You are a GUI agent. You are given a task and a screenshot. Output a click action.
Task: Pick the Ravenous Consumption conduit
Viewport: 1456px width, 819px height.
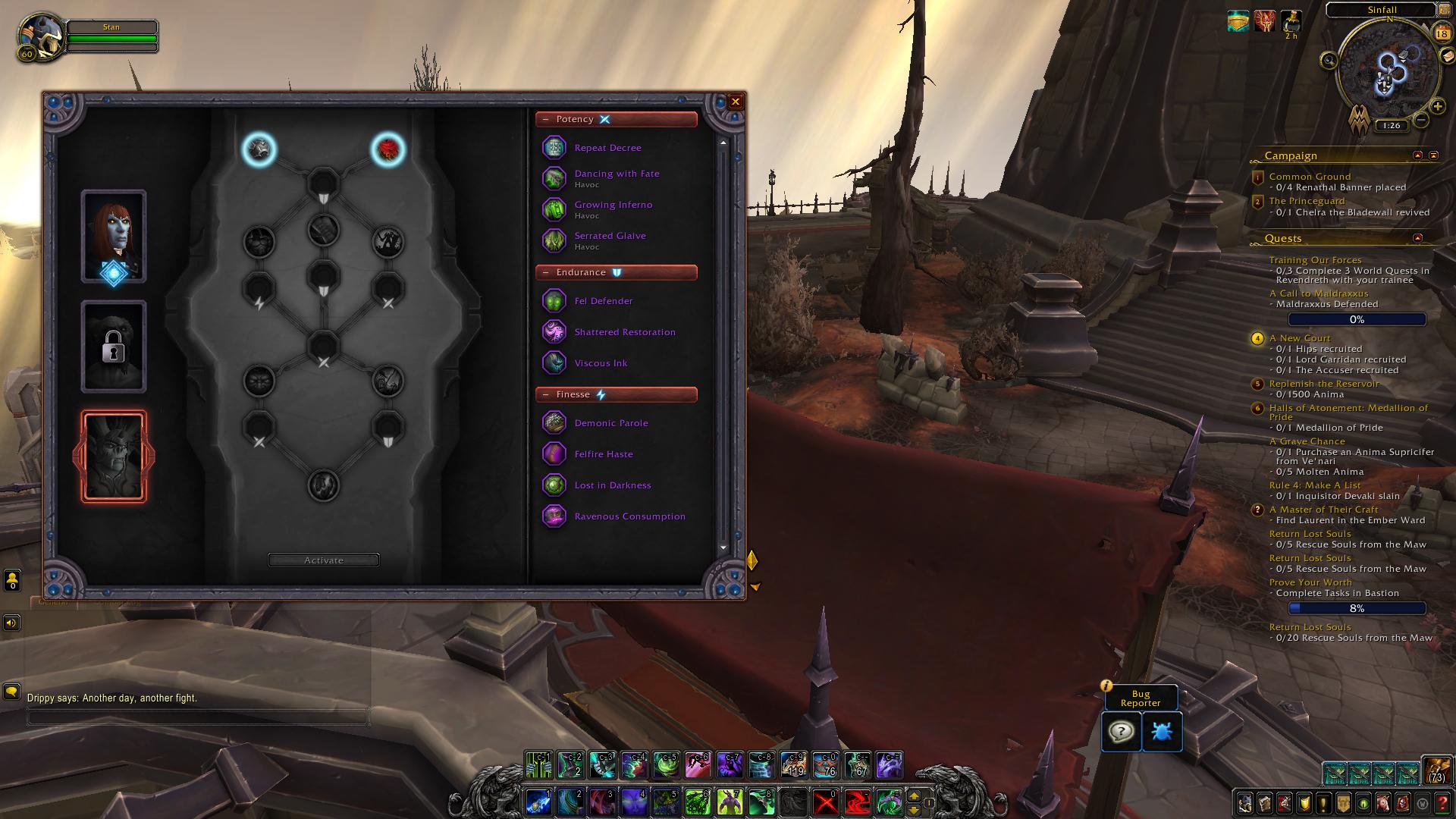629,516
